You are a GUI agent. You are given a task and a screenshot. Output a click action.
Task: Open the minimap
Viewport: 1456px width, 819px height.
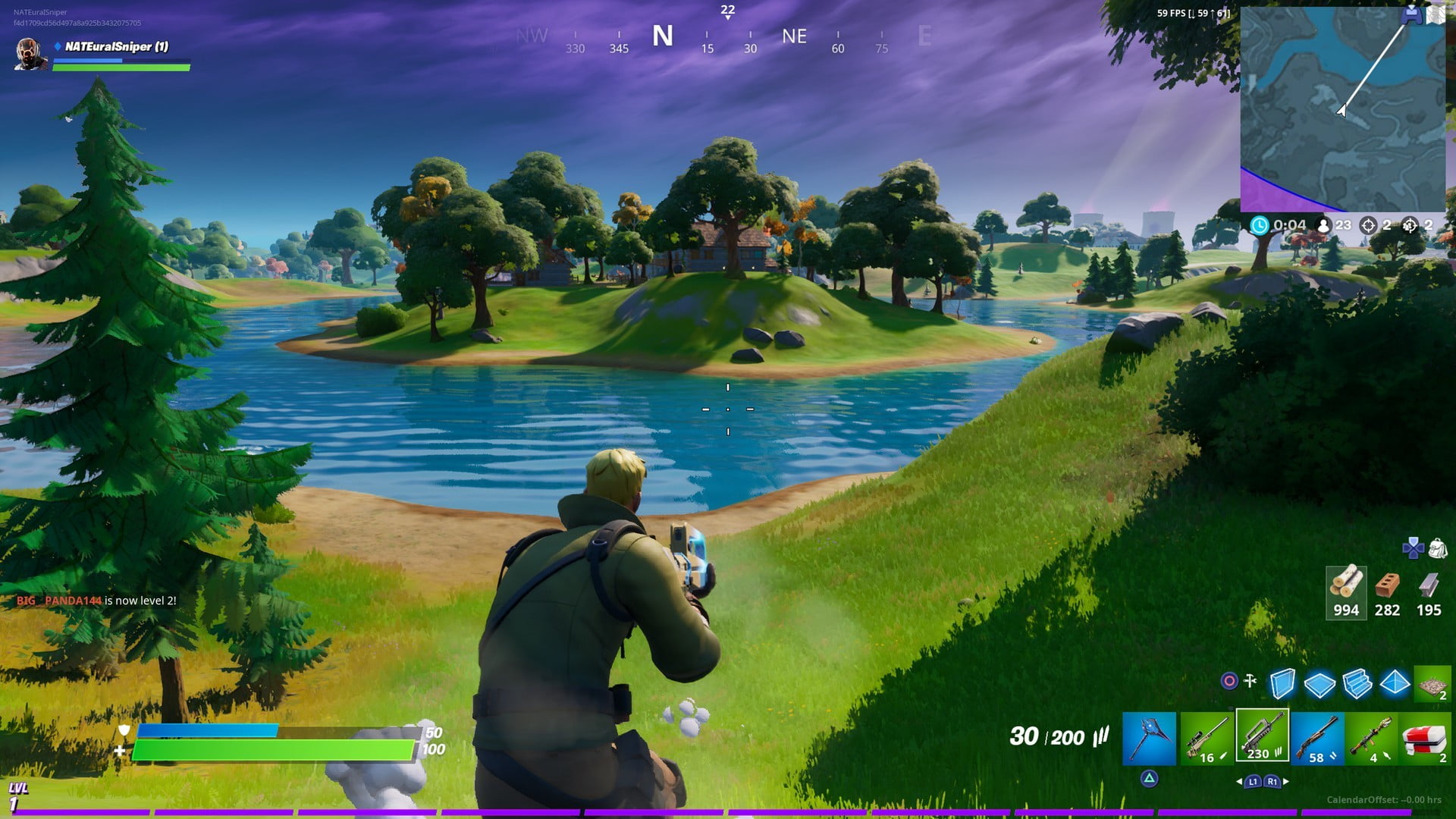coord(1342,109)
